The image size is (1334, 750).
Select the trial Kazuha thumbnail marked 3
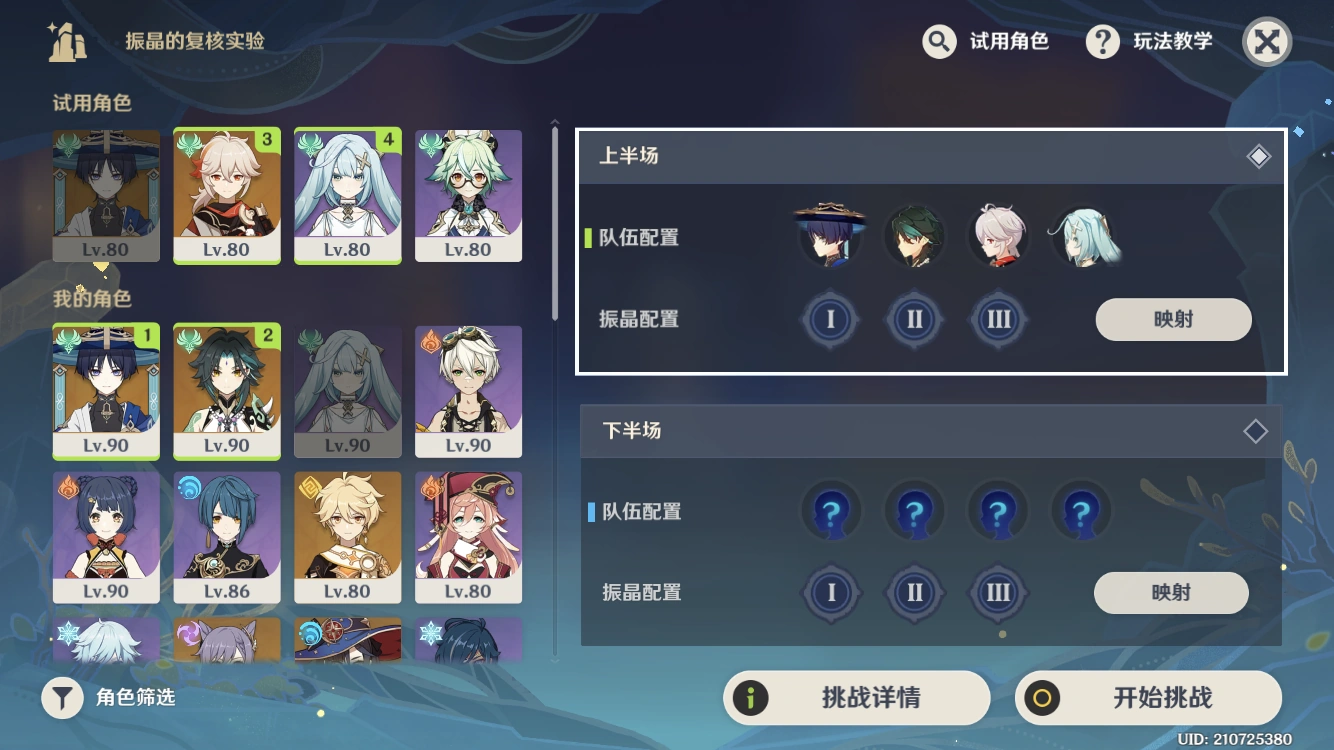click(x=226, y=195)
